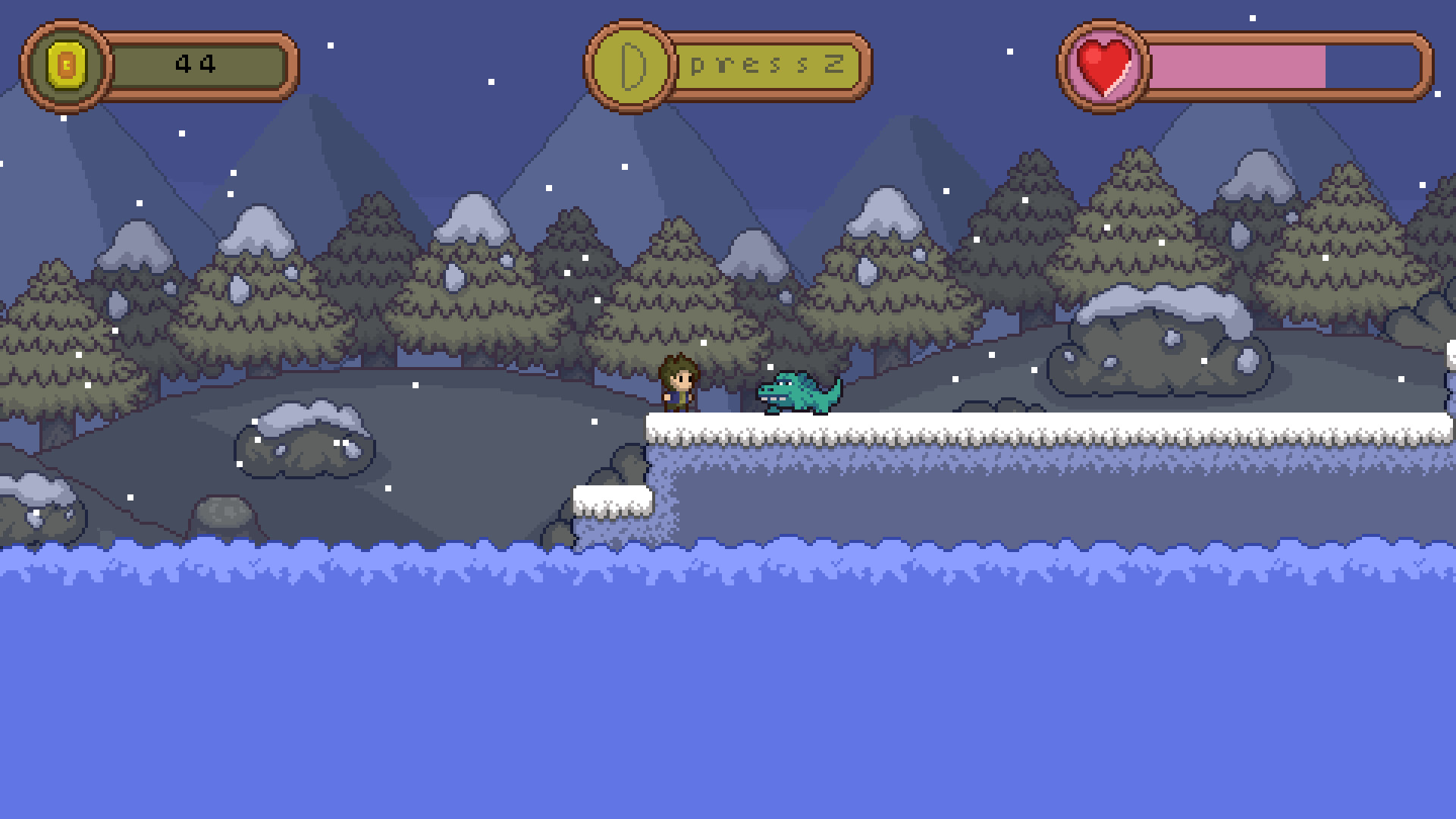Select the crescent moon icon
Screen dimensions: 1456x819
[631, 64]
